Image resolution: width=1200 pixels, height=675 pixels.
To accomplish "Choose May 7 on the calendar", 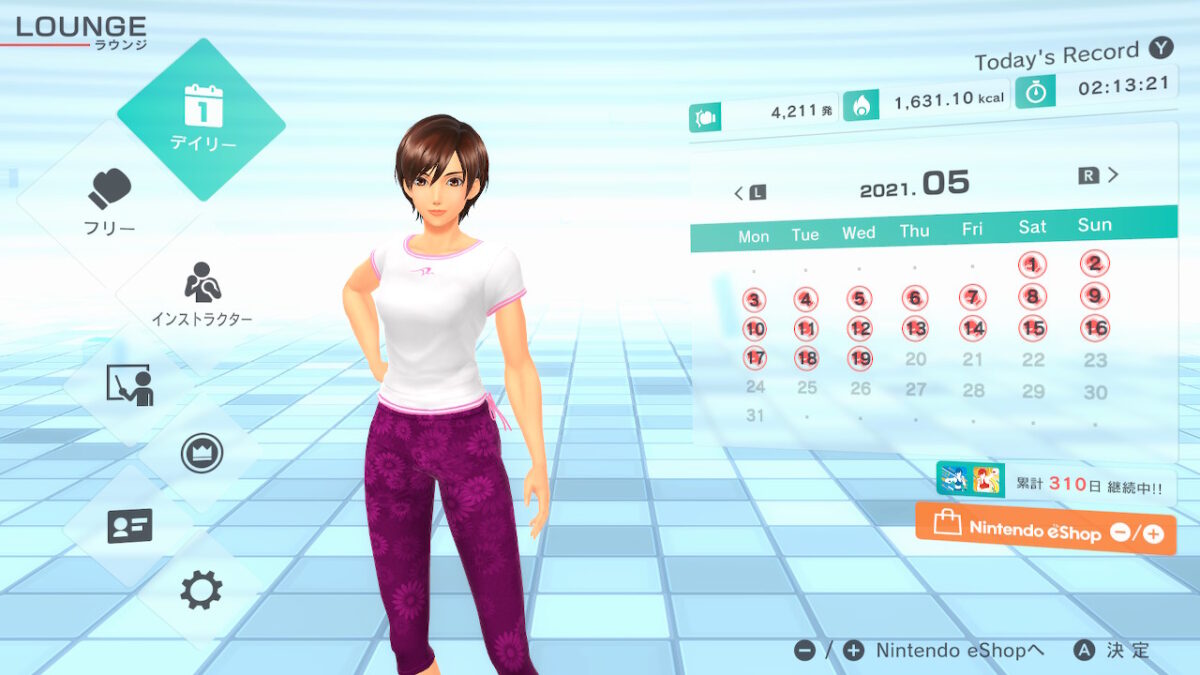I will pos(972,297).
